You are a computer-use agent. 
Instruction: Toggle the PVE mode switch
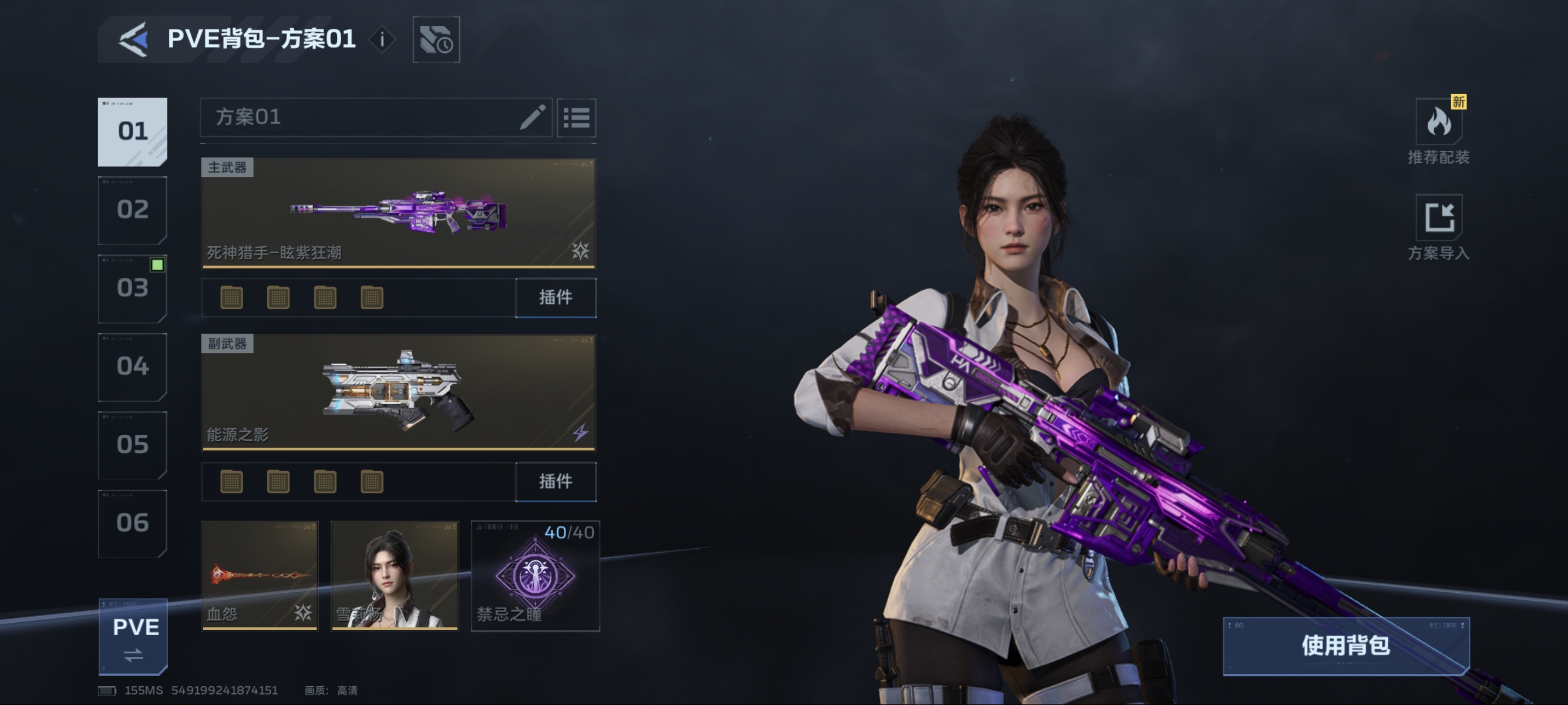click(x=134, y=637)
